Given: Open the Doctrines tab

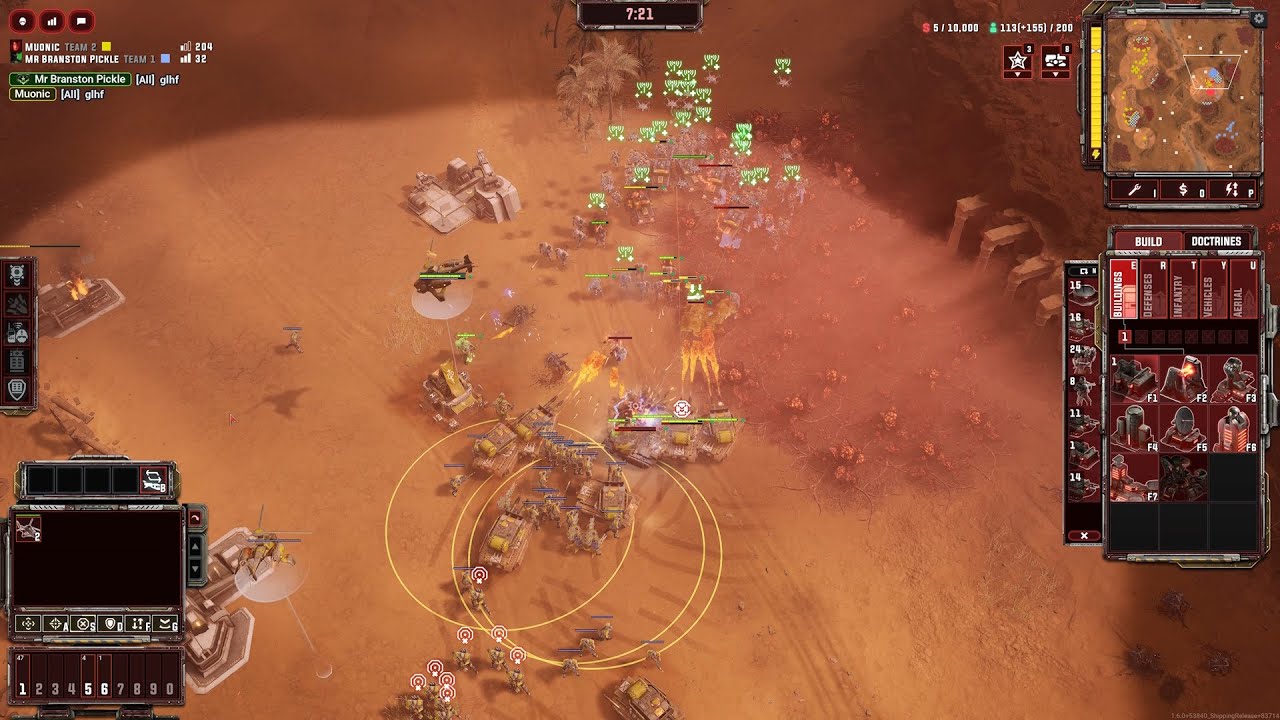Looking at the screenshot, I should coord(1216,241).
